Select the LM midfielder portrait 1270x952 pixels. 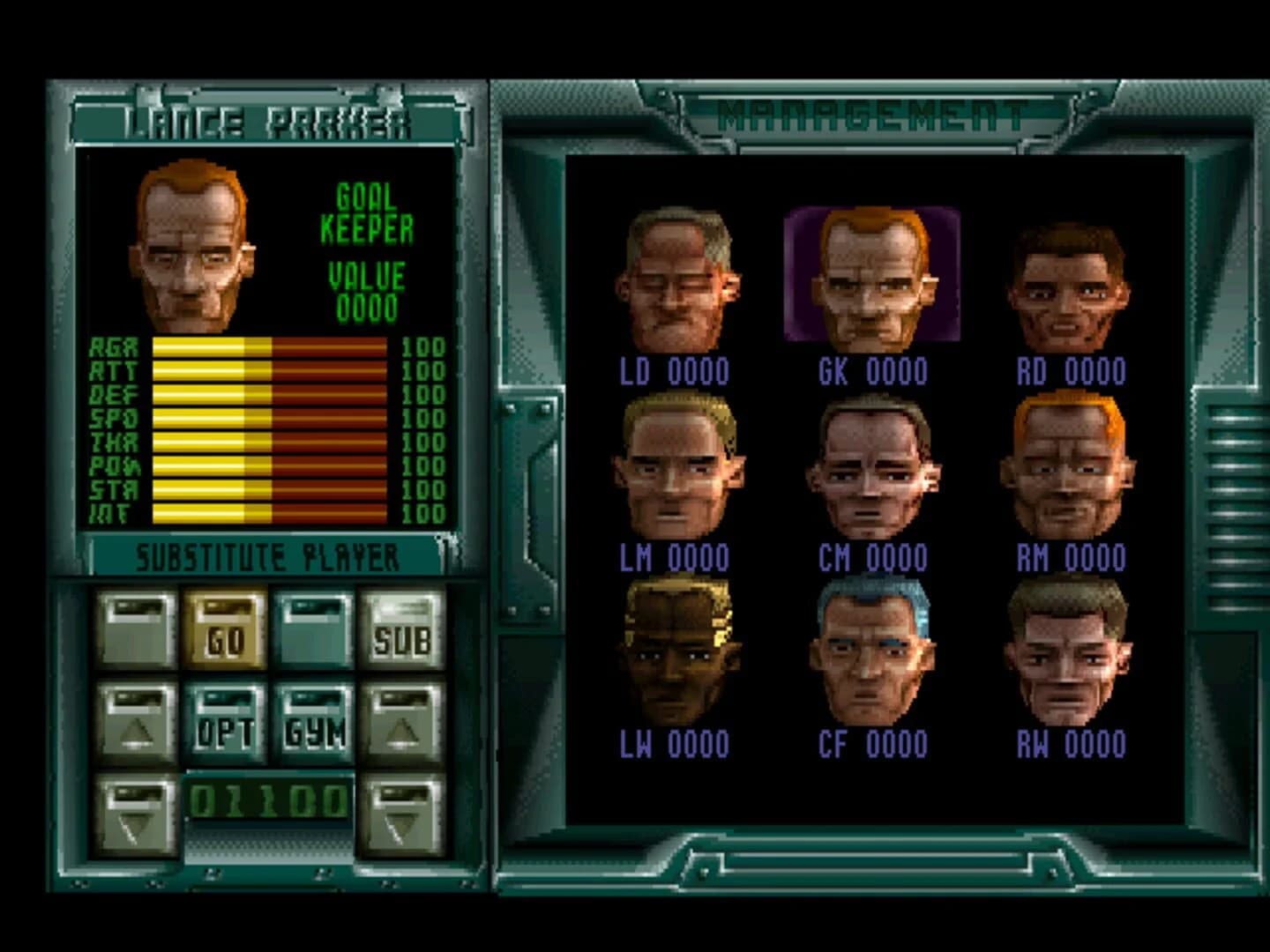tap(679, 463)
